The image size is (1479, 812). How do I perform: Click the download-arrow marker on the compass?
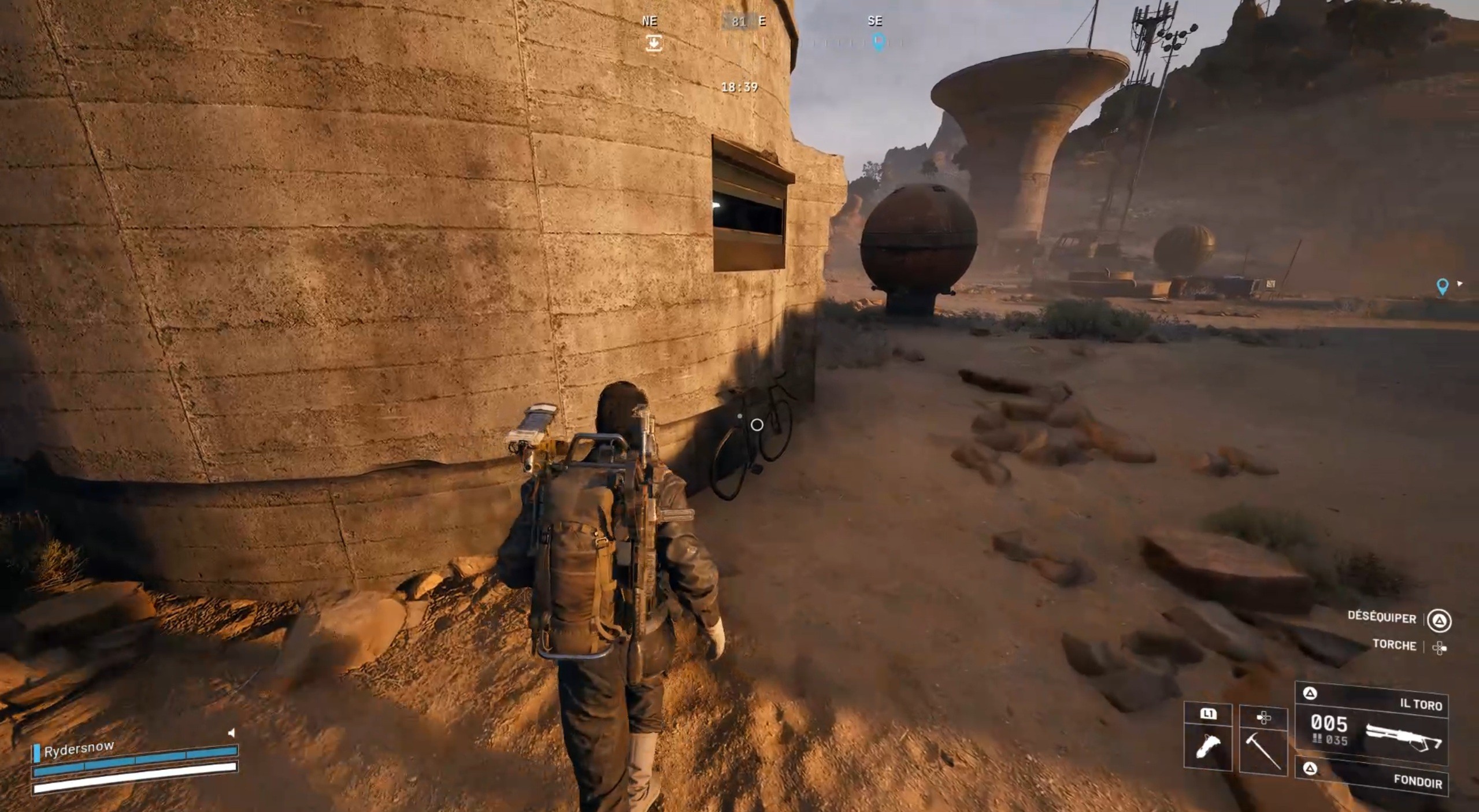654,43
